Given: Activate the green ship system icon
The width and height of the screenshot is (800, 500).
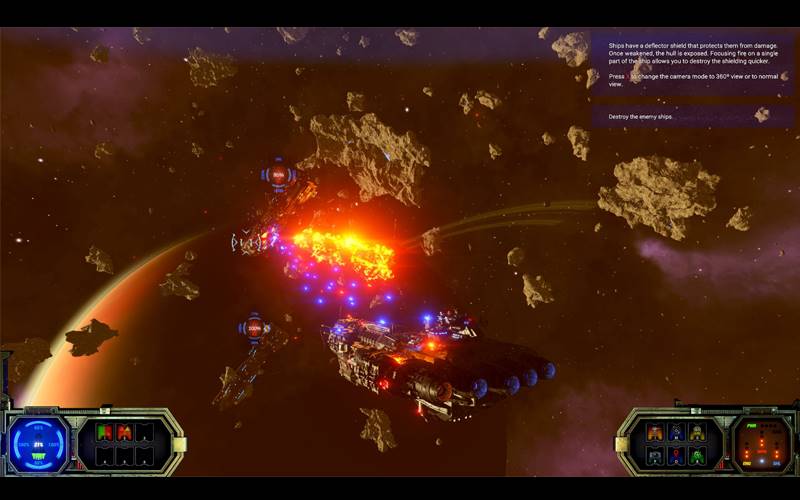Looking at the screenshot, I should pyautogui.click(x=697, y=455).
